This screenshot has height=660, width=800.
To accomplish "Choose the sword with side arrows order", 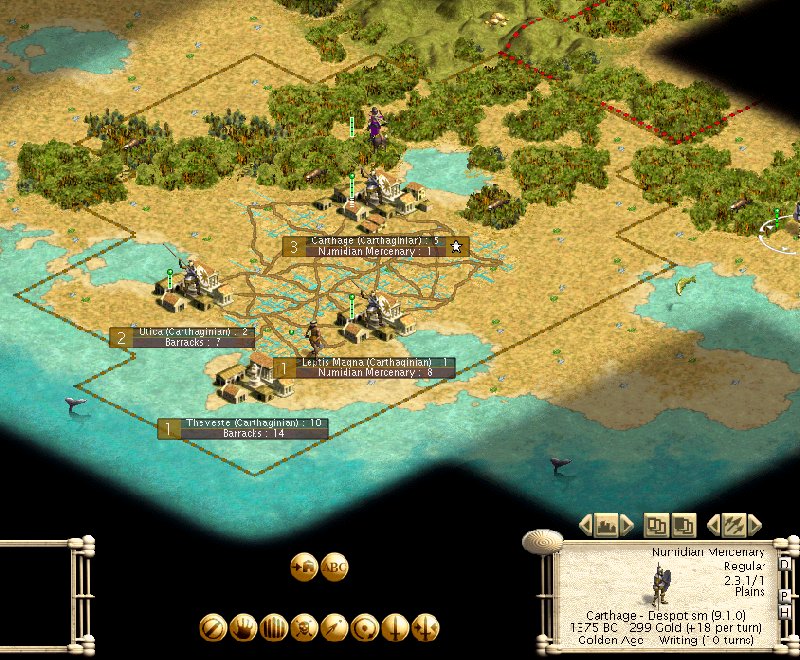I will [x=425, y=627].
